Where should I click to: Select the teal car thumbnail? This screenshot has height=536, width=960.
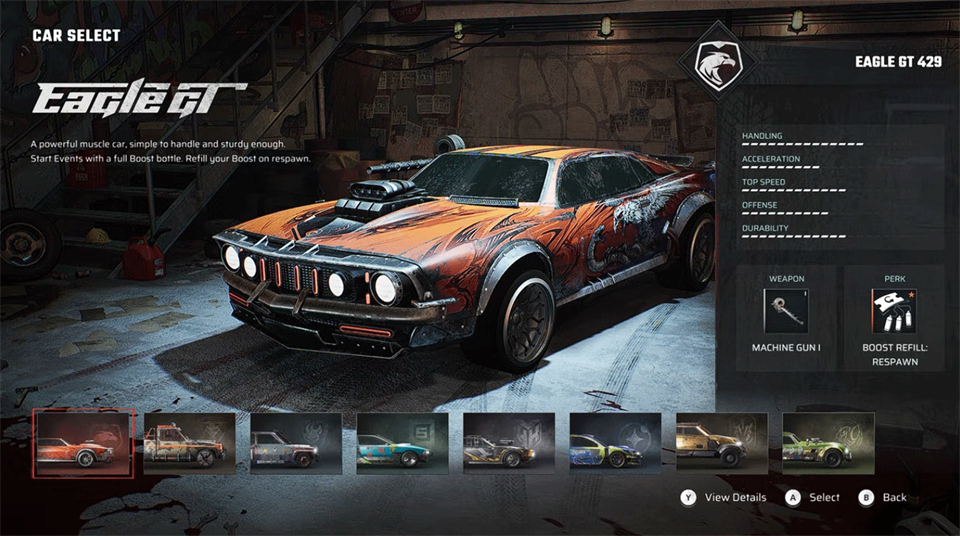403,443
